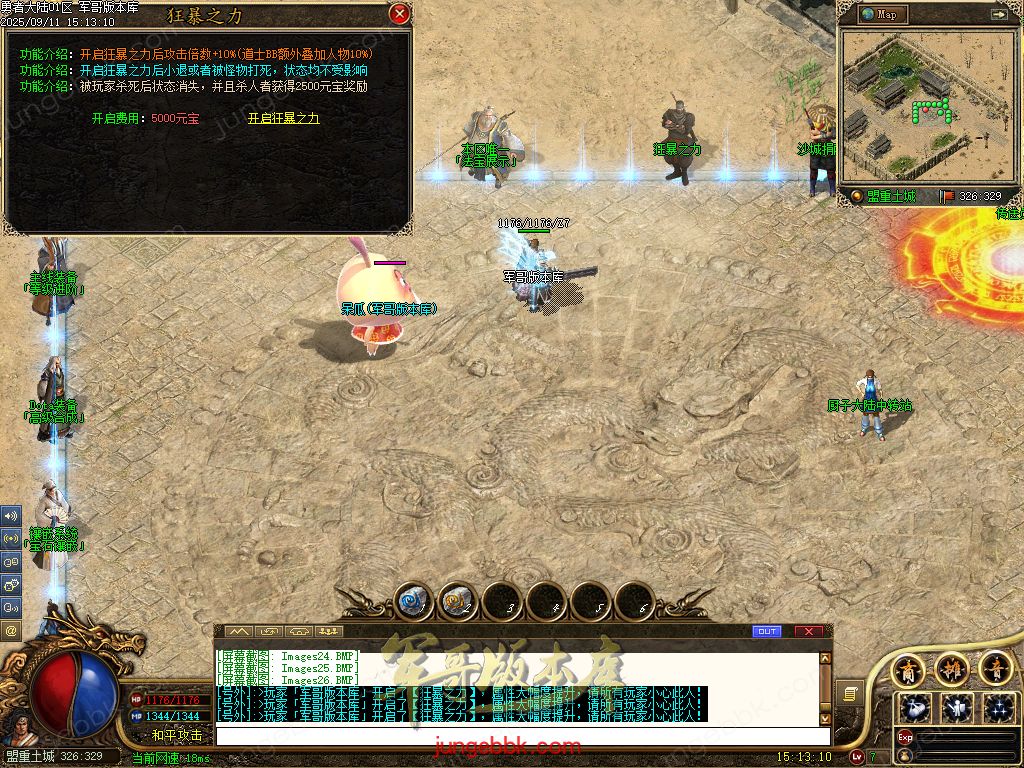Click the chat text input field

click(520, 736)
